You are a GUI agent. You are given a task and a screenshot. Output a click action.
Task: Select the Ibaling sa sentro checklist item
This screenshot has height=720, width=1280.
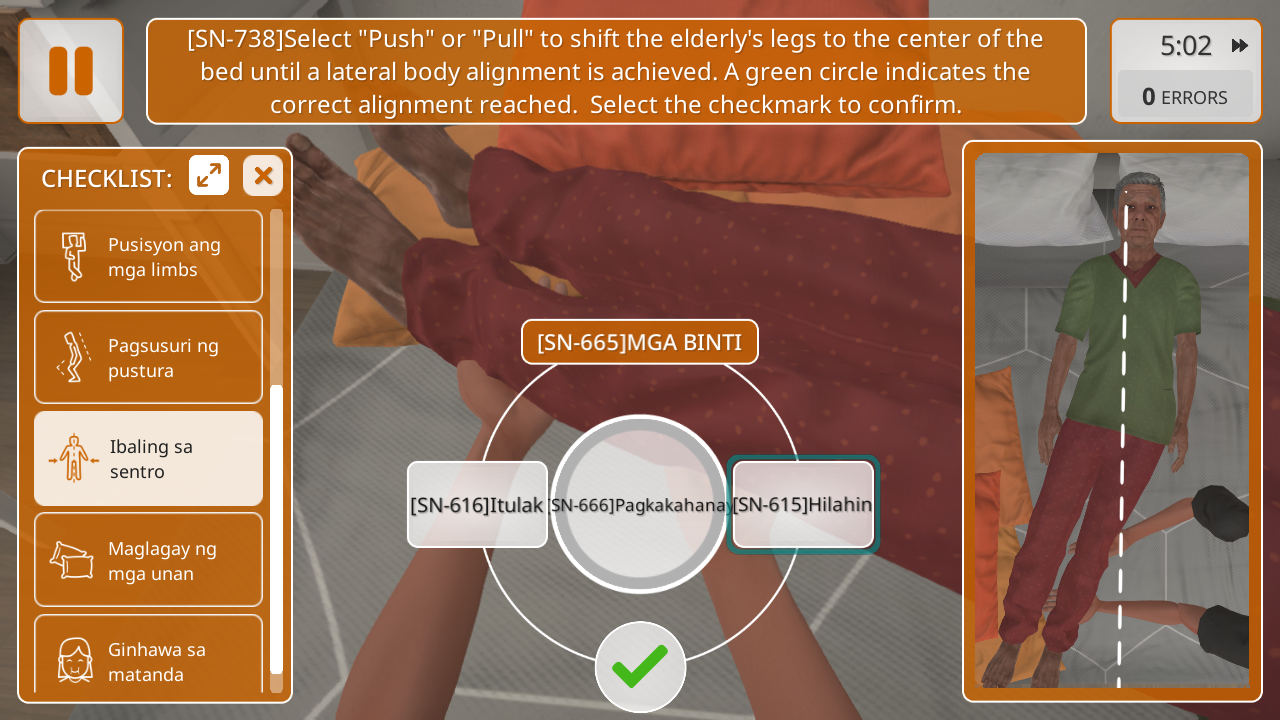click(x=149, y=459)
